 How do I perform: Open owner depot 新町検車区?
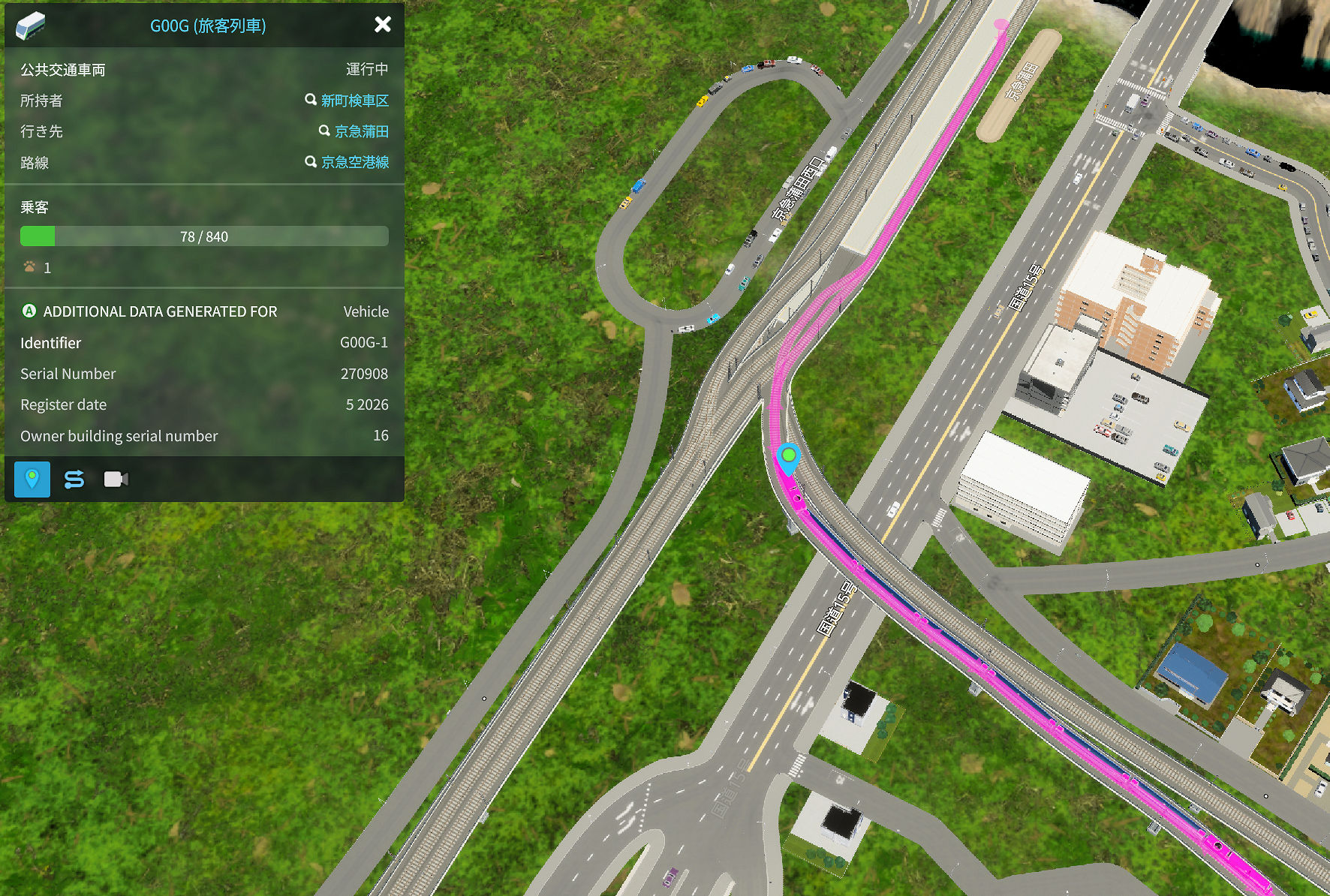point(354,101)
